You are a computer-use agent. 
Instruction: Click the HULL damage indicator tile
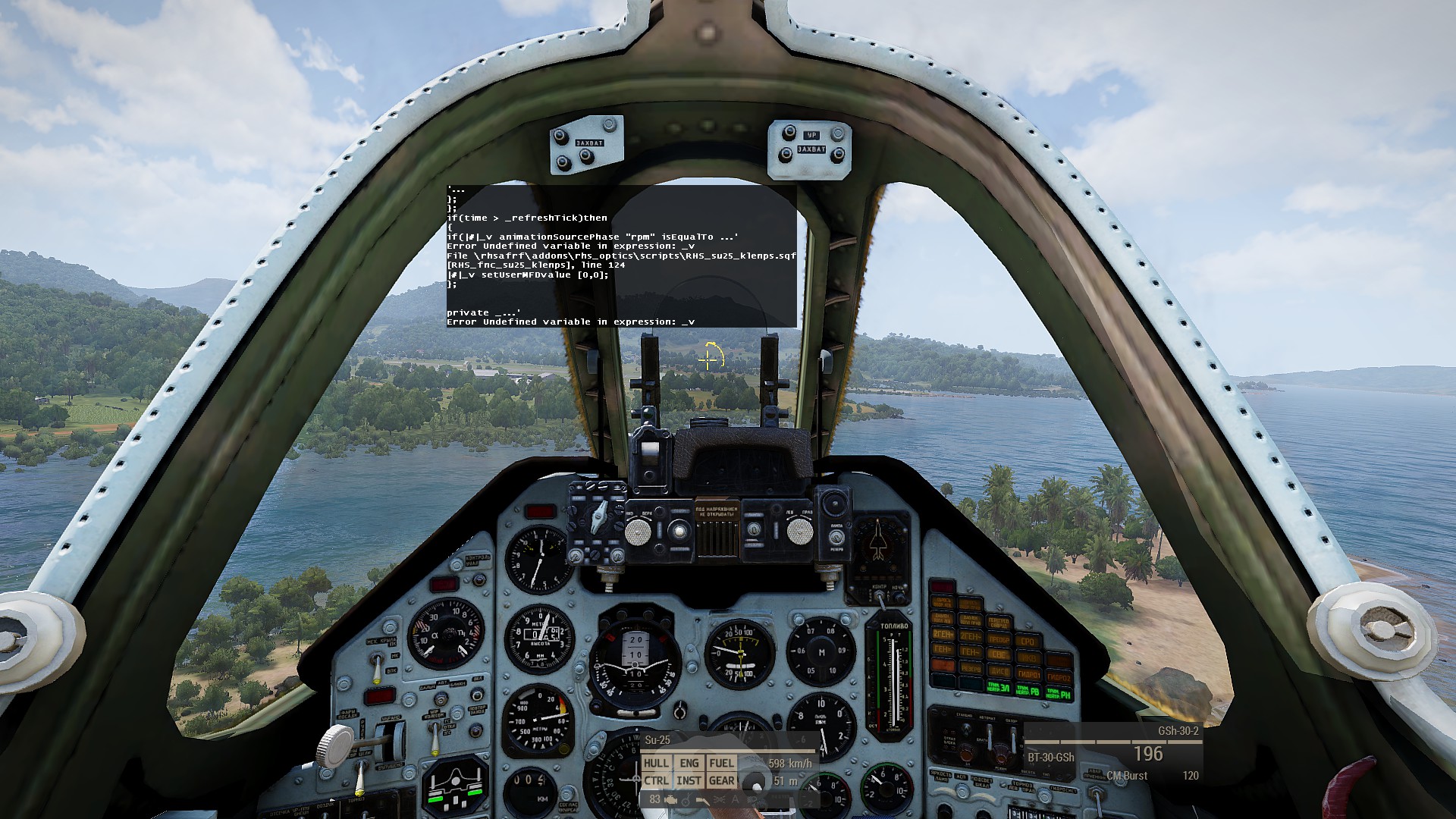pyautogui.click(x=656, y=763)
